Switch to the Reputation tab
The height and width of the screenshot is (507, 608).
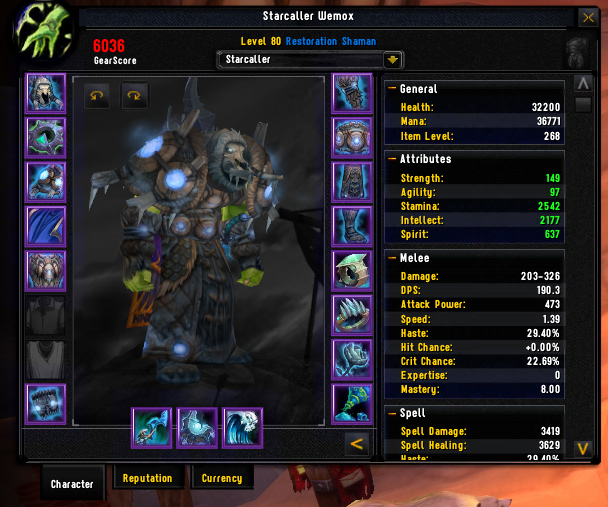147,479
